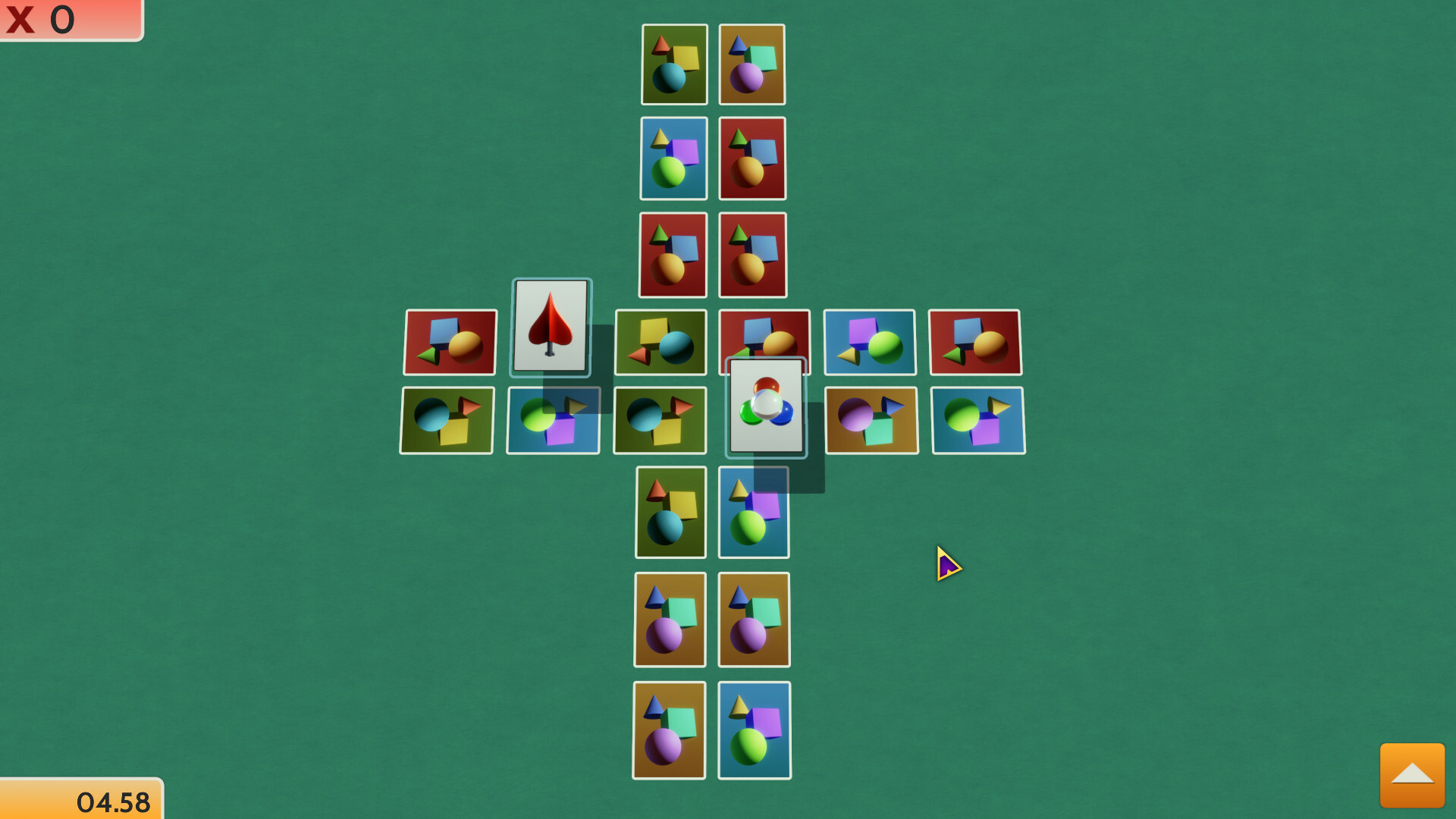Open the score counter showing X 0
This screenshot has height=819, width=1456.
[x=68, y=20]
